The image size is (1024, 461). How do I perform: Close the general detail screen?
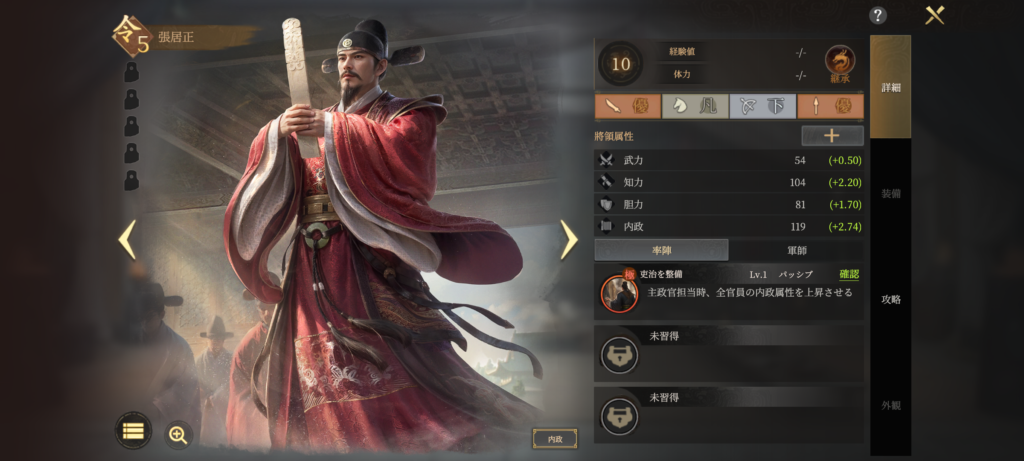point(935,15)
